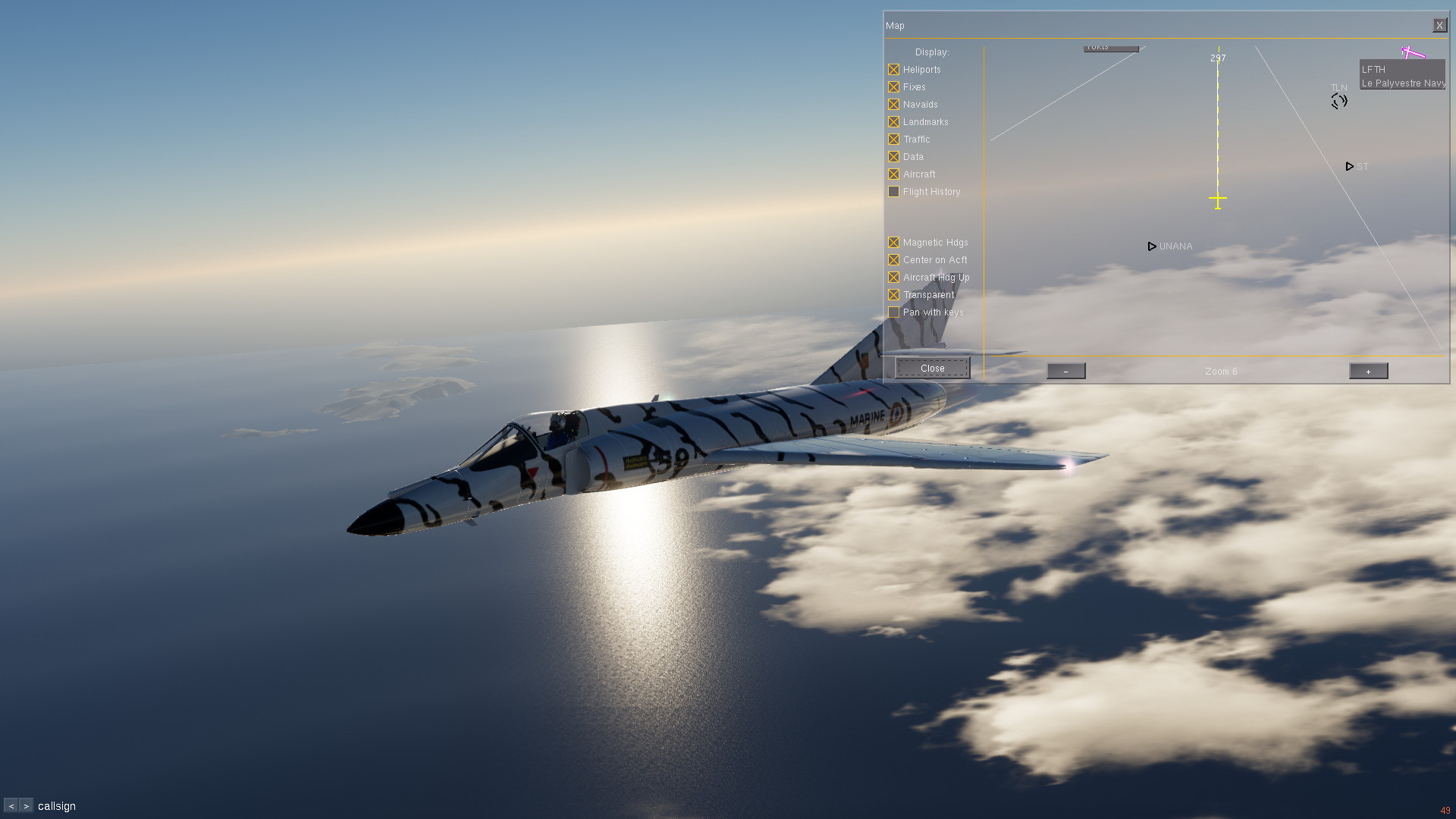This screenshot has height=819, width=1456.
Task: Toggle the Heliports display checkbox
Action: tap(894, 70)
